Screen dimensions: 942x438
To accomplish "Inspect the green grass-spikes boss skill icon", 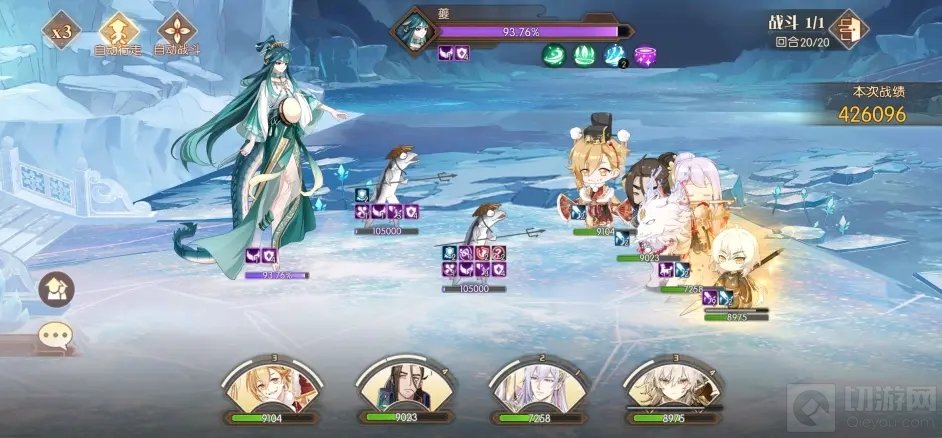I will point(584,55).
